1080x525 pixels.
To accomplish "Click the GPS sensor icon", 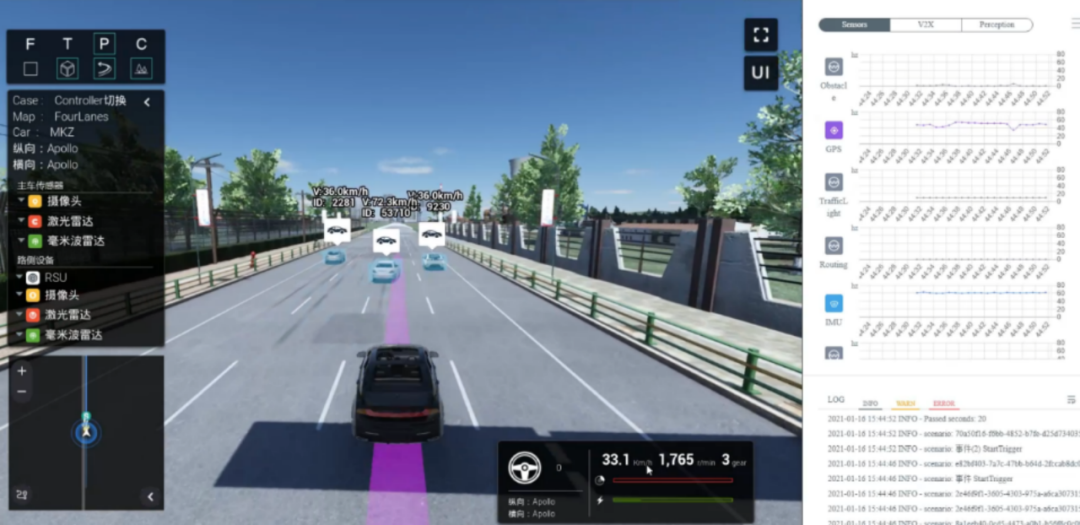I will [833, 130].
